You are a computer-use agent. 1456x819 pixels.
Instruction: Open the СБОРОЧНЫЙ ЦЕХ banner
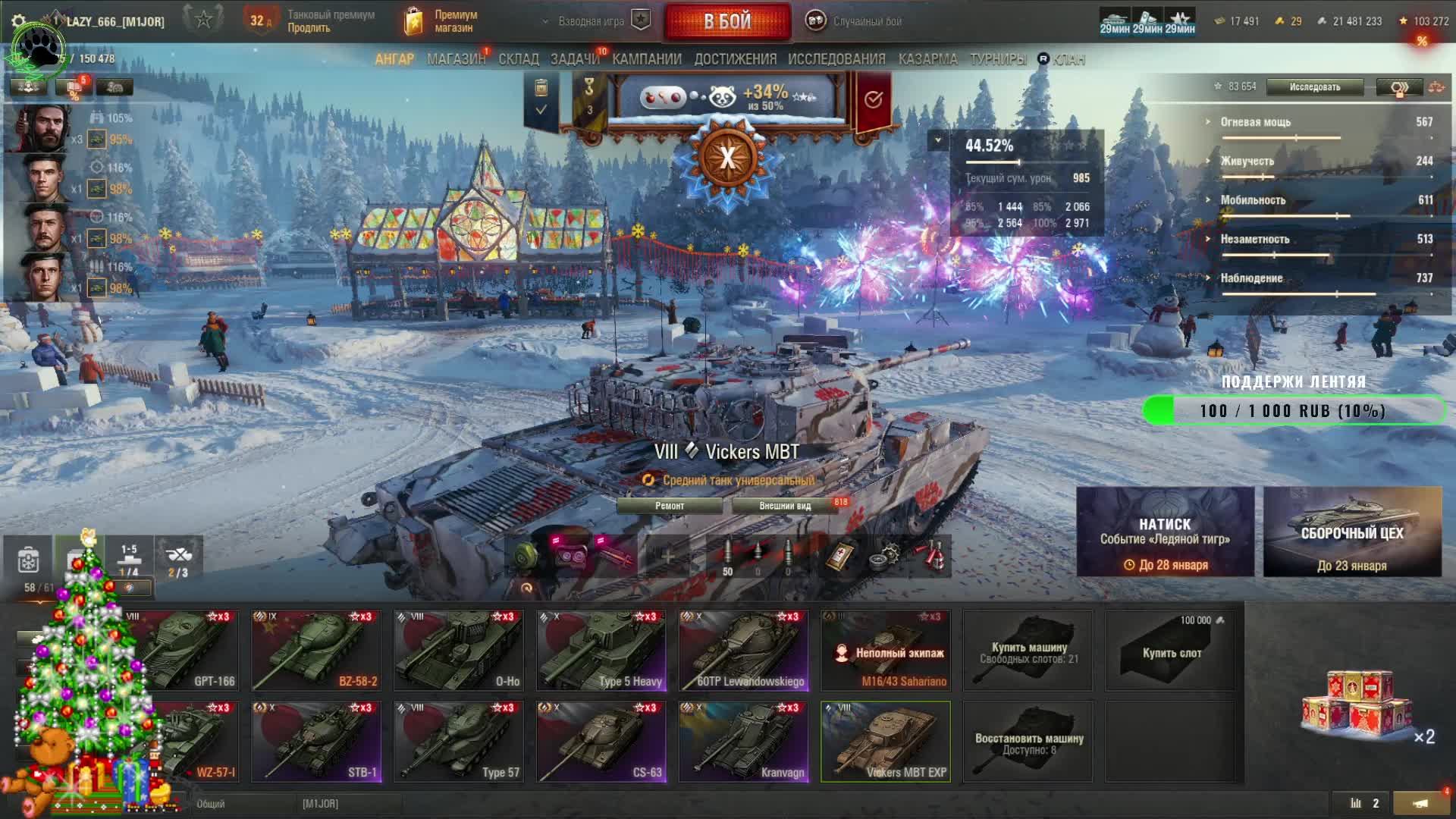pos(1352,532)
